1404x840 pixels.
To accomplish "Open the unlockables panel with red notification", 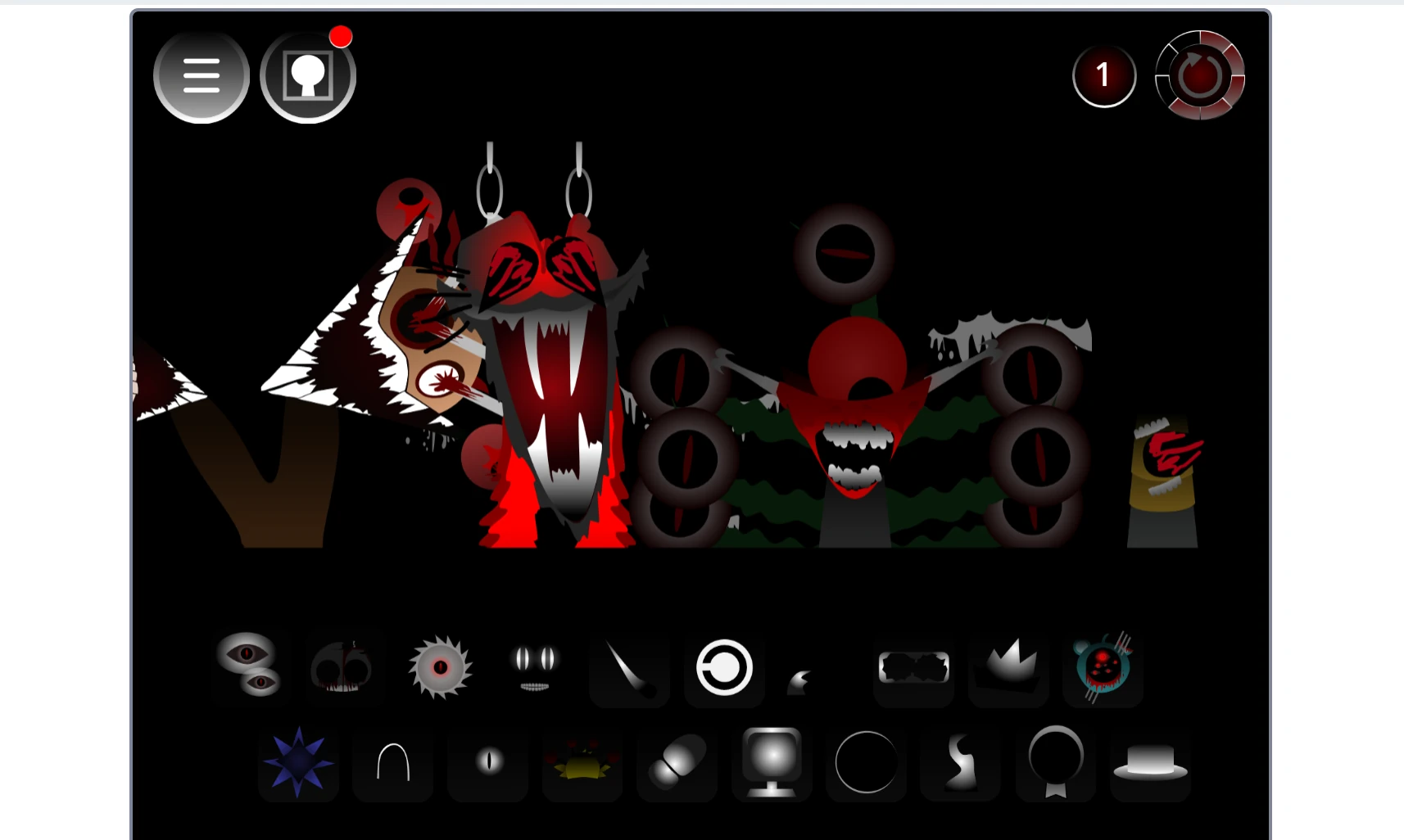I will [308, 75].
